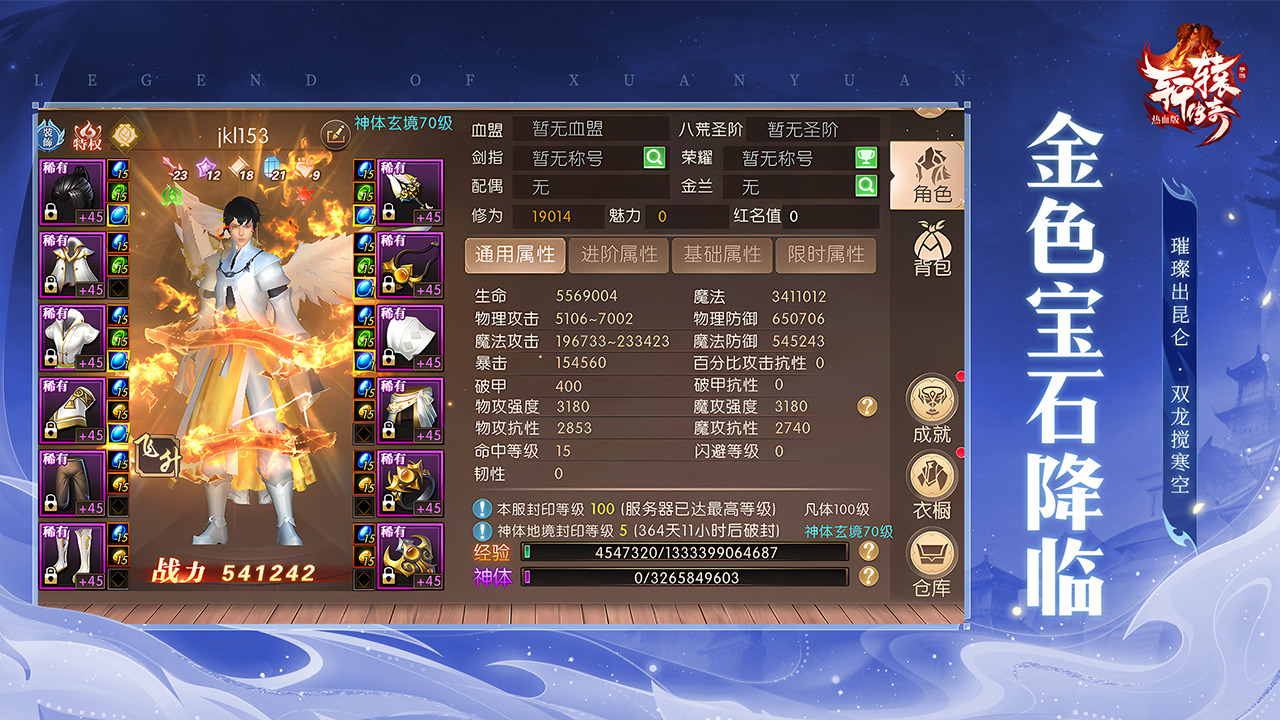The height and width of the screenshot is (720, 1280).
Task: Click the 荣耀 trophy icon
Action: coord(868,157)
